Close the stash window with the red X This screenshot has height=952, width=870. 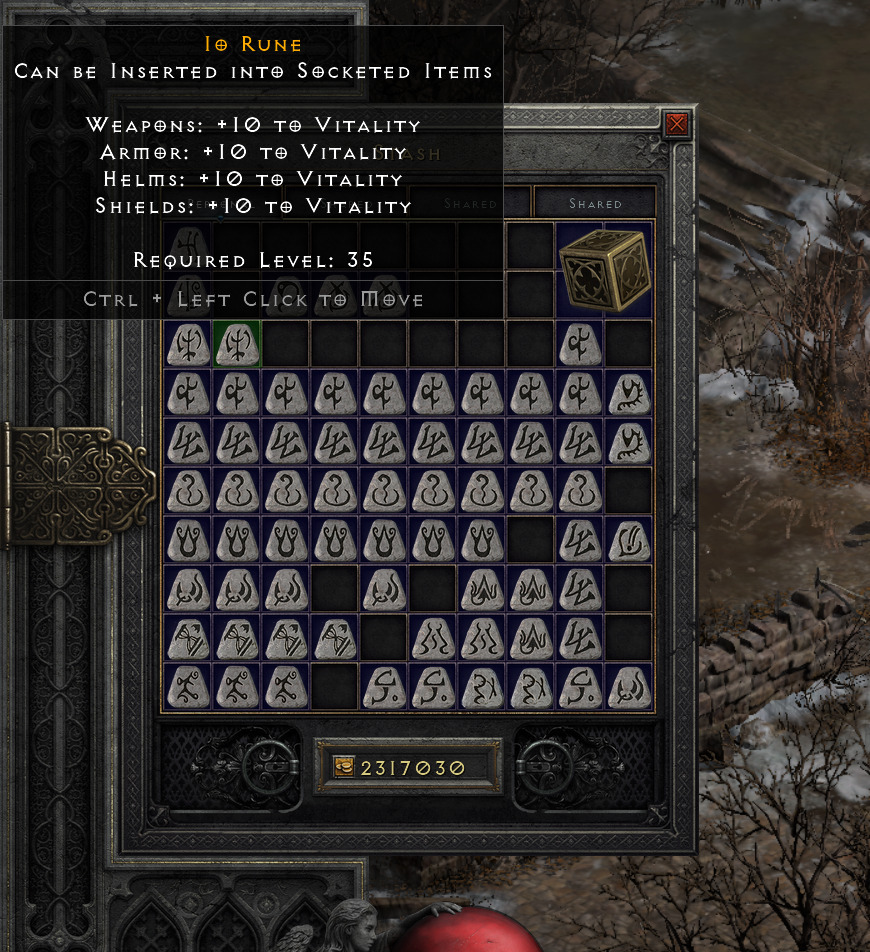(677, 124)
